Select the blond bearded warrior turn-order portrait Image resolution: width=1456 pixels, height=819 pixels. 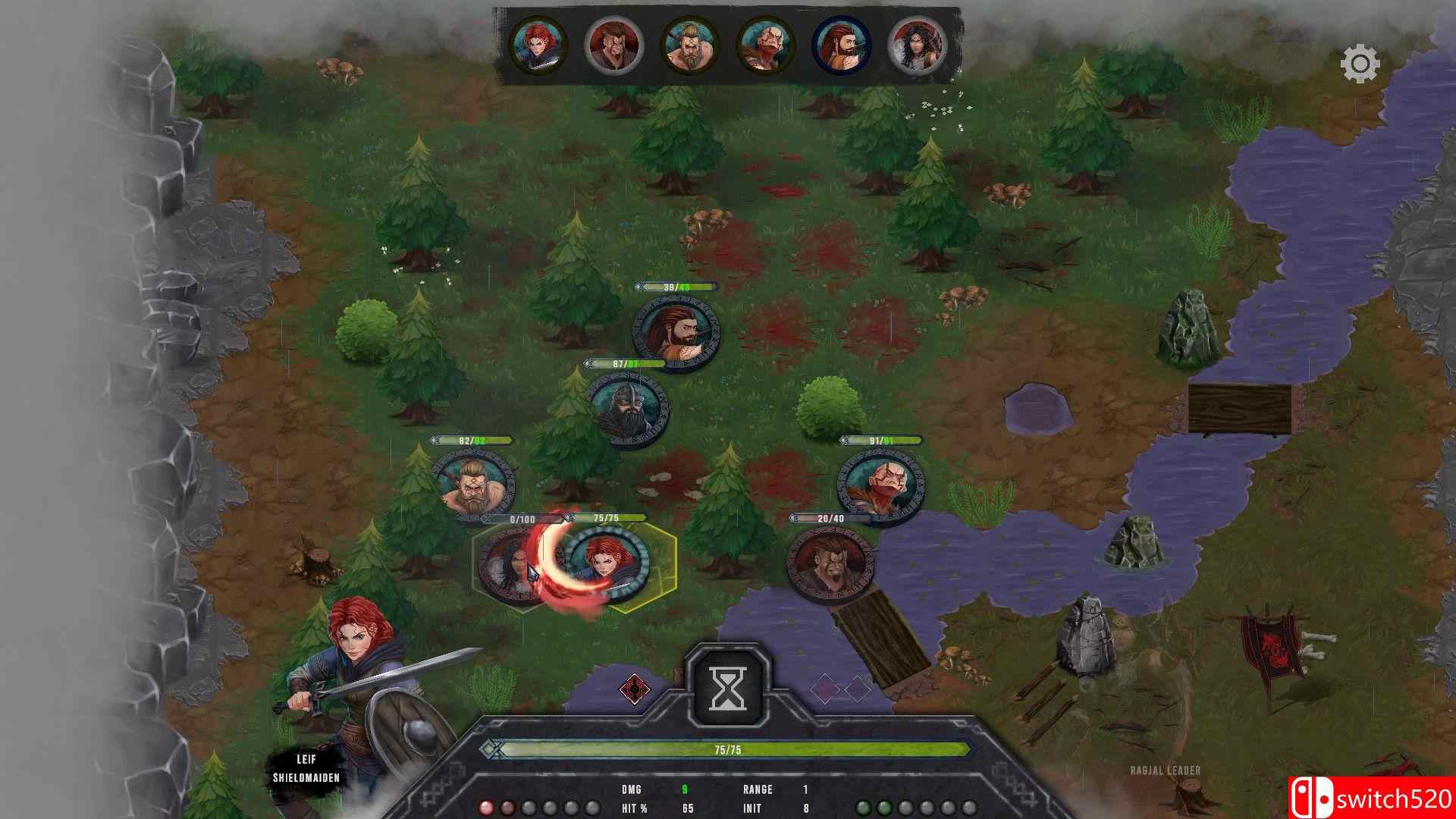pyautogui.click(x=689, y=45)
